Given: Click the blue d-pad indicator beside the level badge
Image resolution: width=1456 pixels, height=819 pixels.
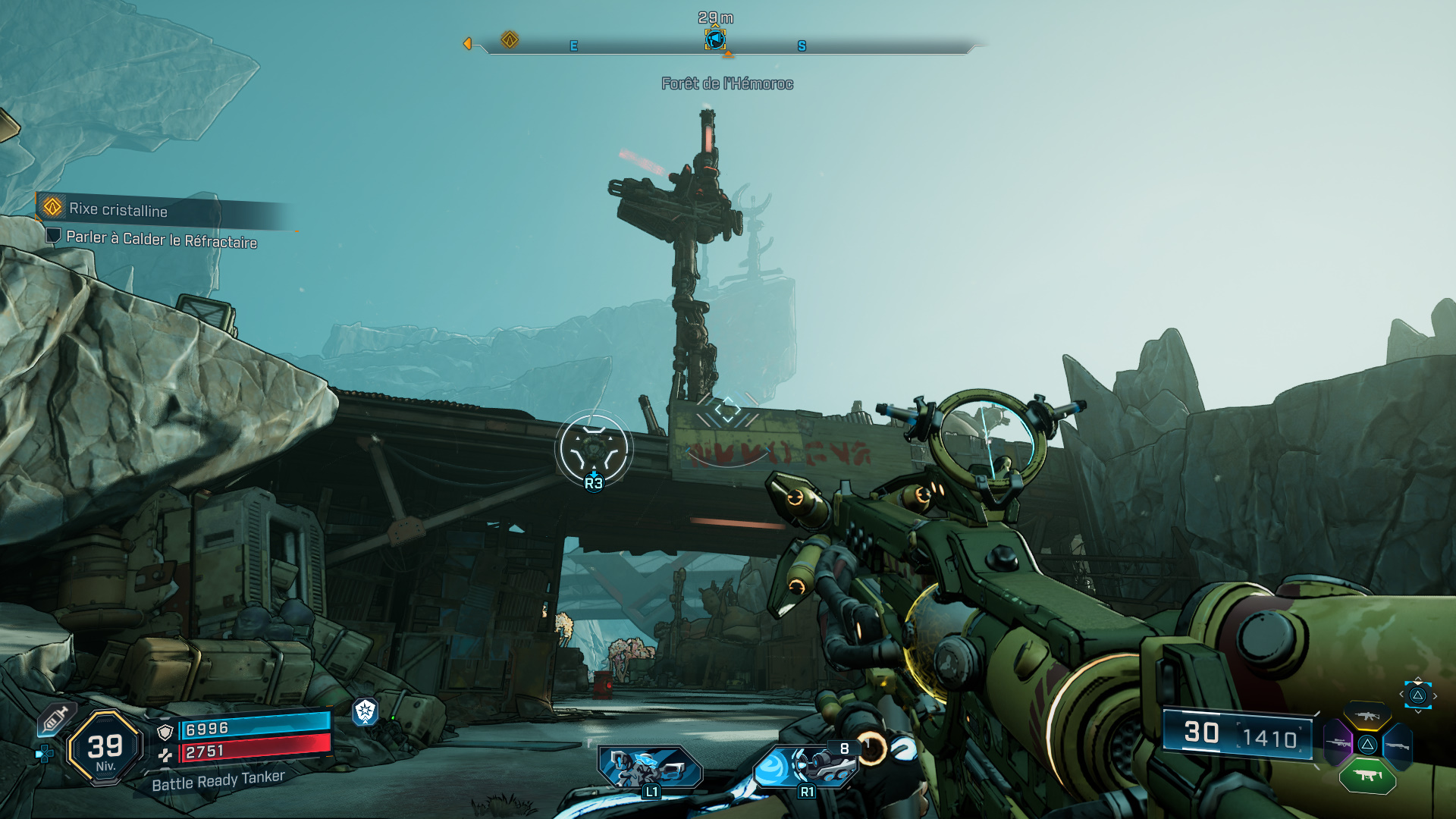Looking at the screenshot, I should pos(45,753).
